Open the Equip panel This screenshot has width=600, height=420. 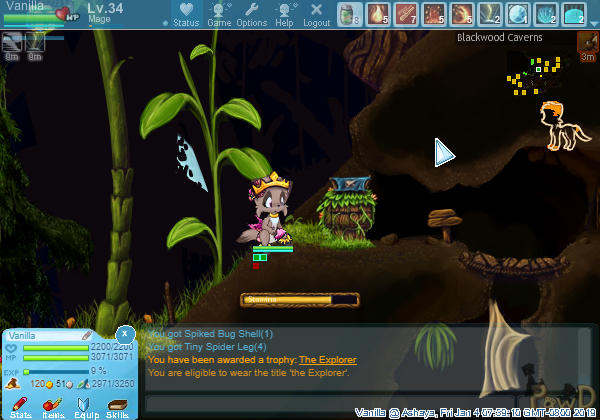pyautogui.click(x=86, y=405)
